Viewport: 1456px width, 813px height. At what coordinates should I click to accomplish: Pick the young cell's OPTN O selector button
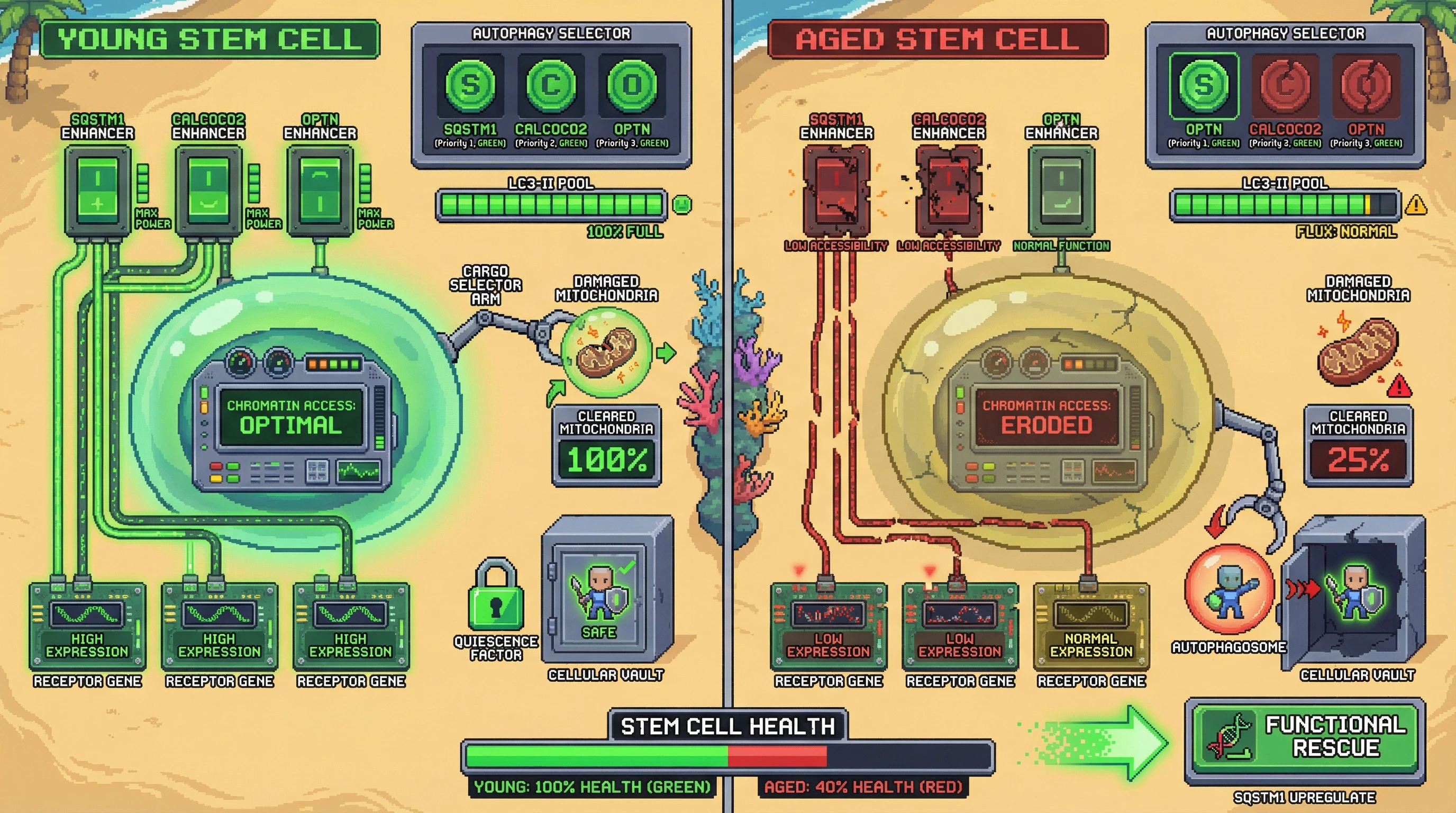point(632,85)
